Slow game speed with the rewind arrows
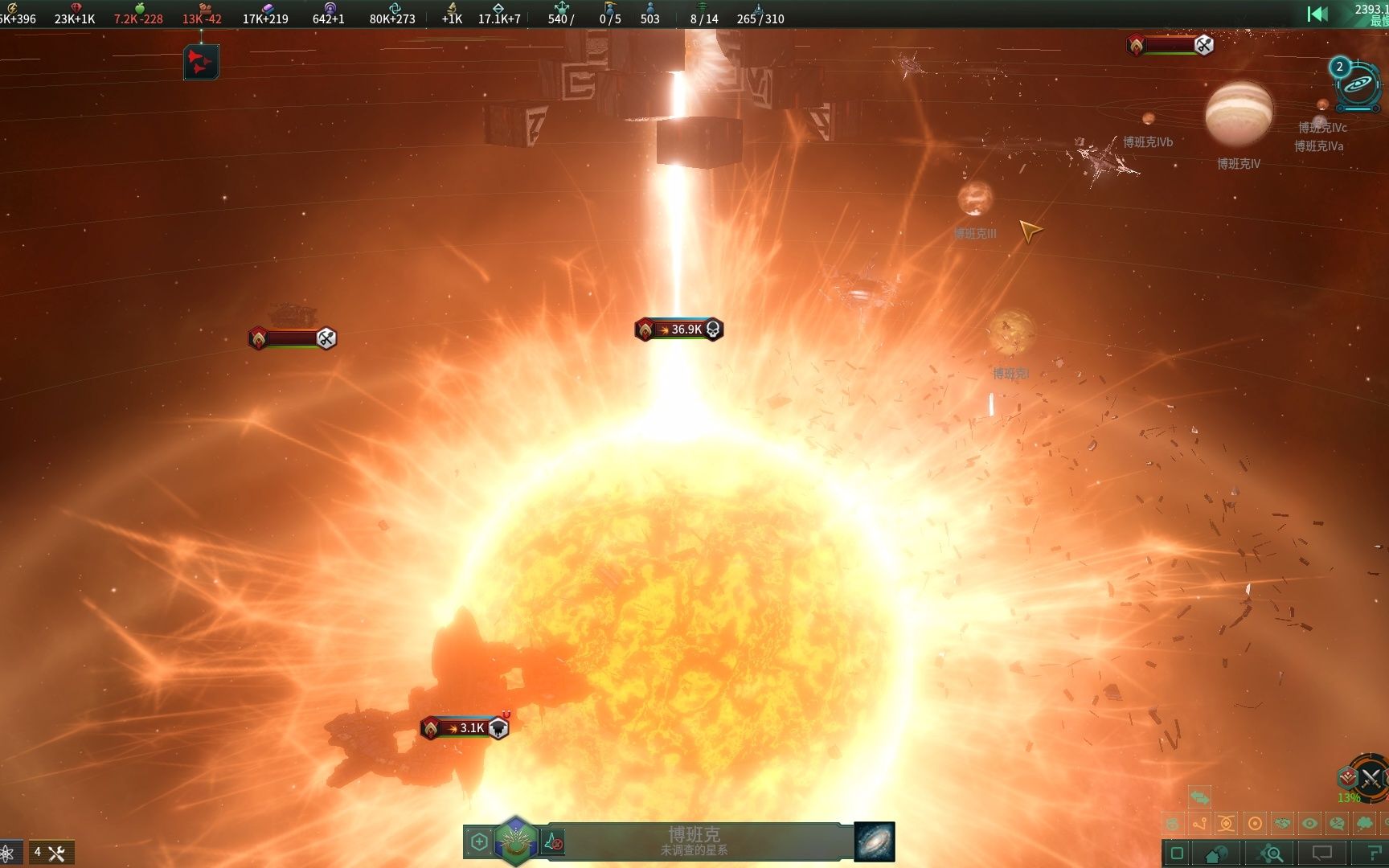The height and width of the screenshot is (868, 1389). coord(1317,14)
